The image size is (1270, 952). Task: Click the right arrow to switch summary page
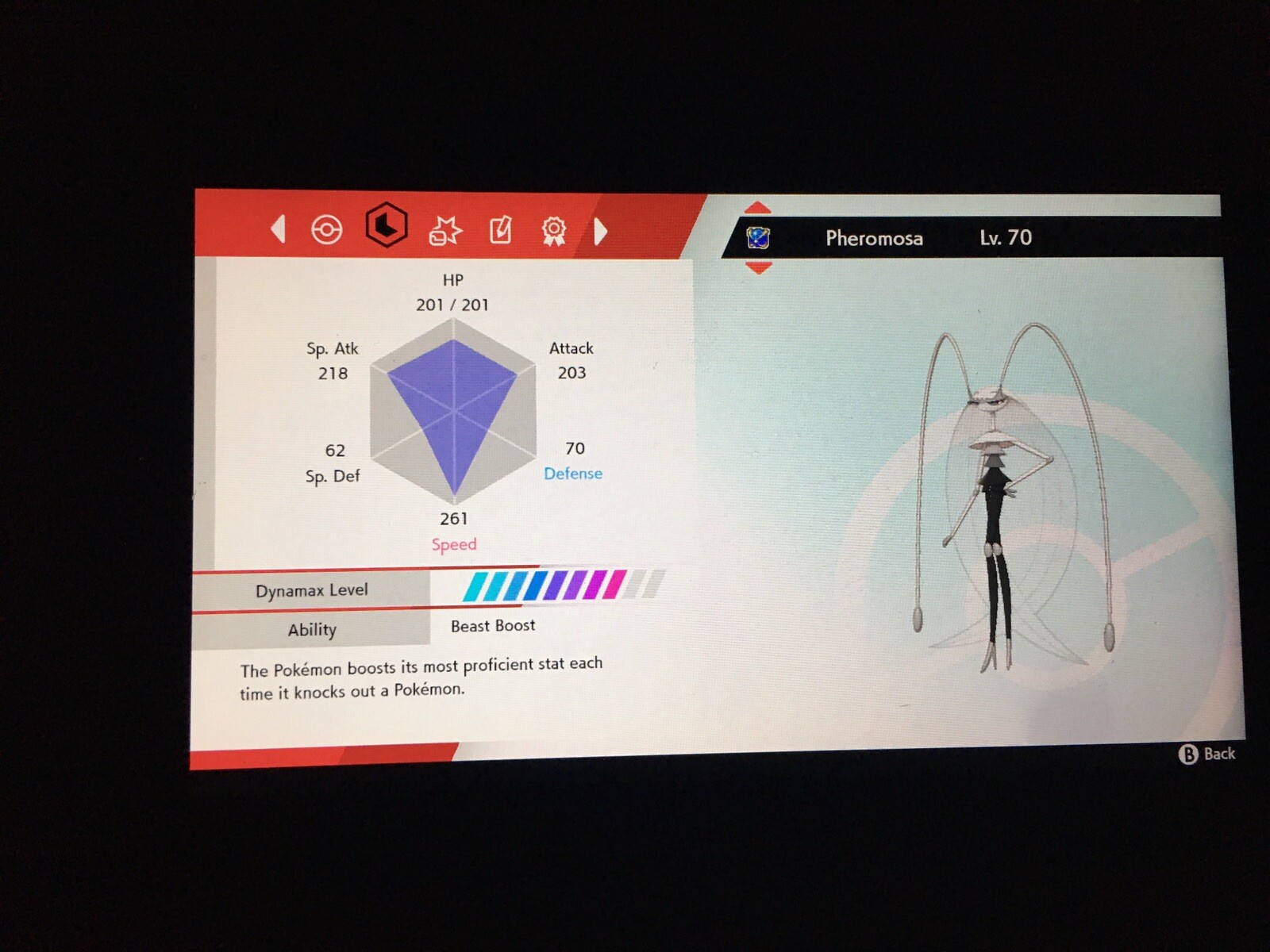click(601, 232)
